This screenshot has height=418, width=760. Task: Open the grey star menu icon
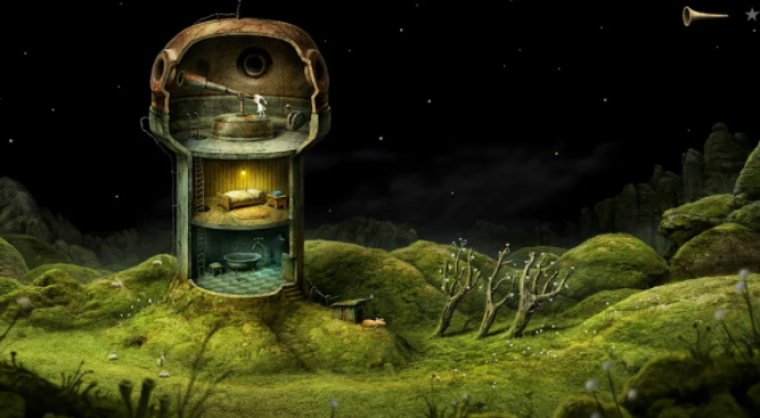point(751,14)
